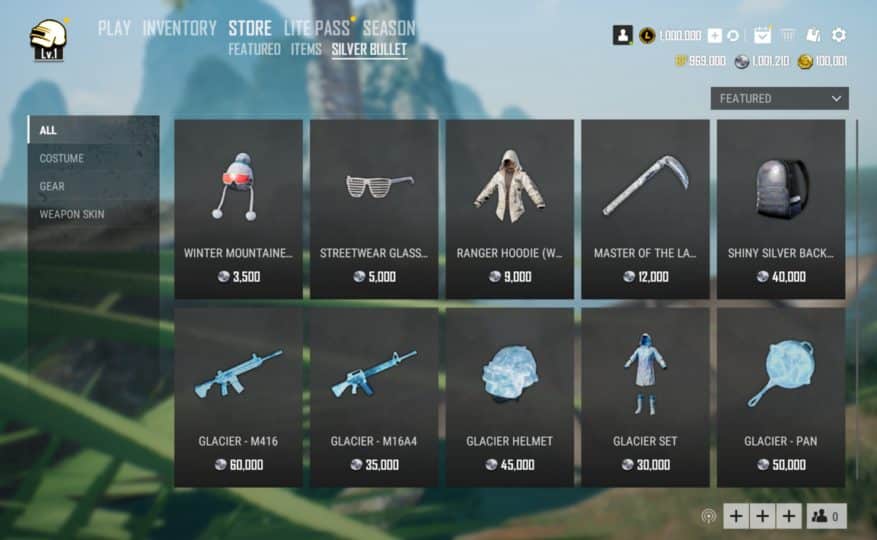Pick the Glacier Helmet item
The height and width of the screenshot is (540, 877).
click(510, 396)
